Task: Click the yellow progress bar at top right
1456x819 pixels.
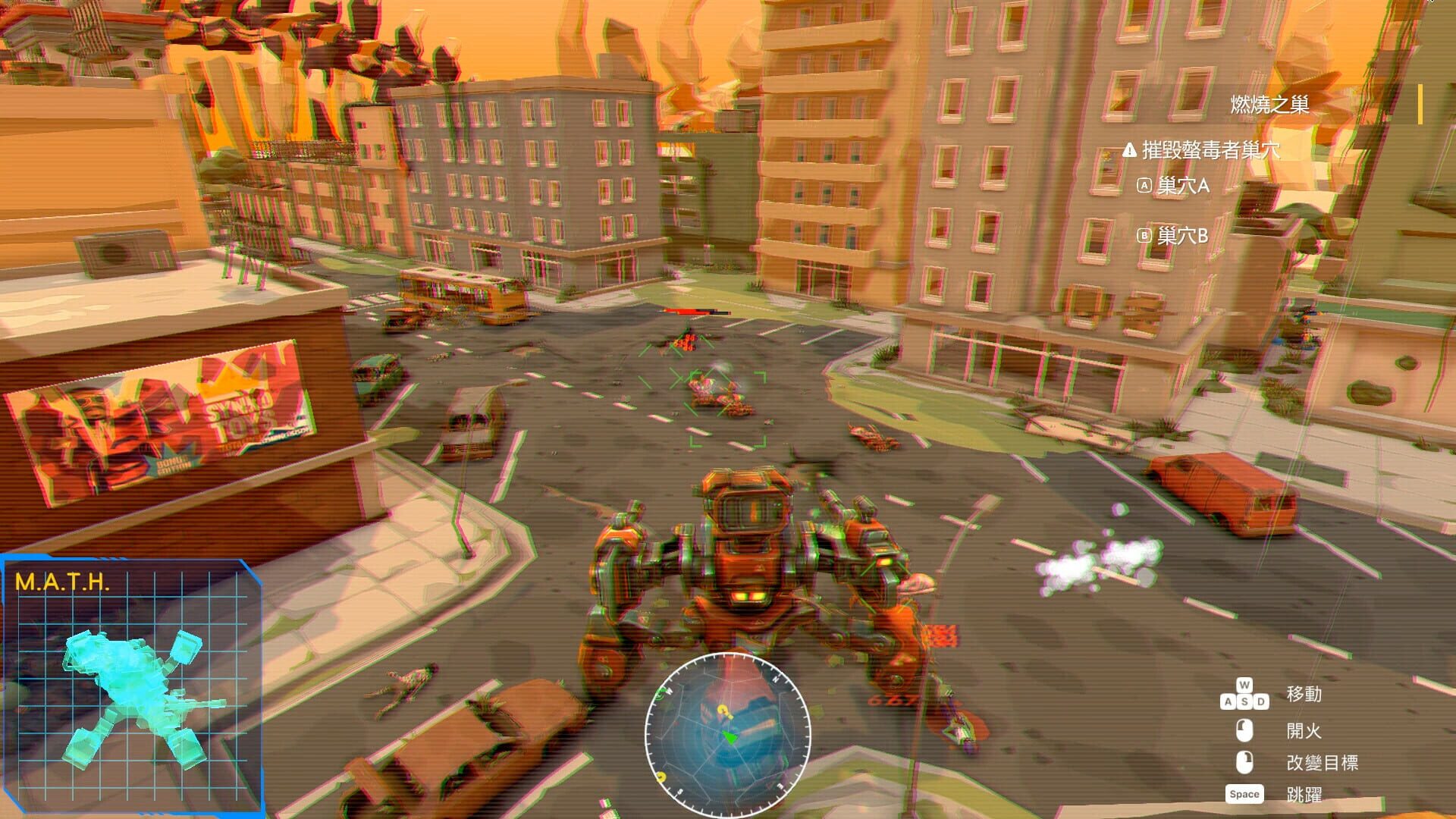Action: coord(1419,104)
